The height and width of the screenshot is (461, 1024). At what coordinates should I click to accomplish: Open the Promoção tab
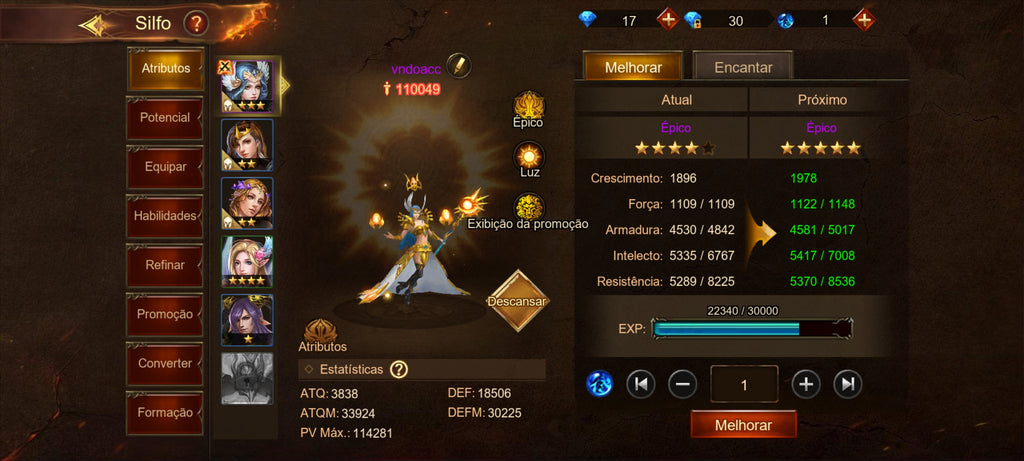[165, 314]
